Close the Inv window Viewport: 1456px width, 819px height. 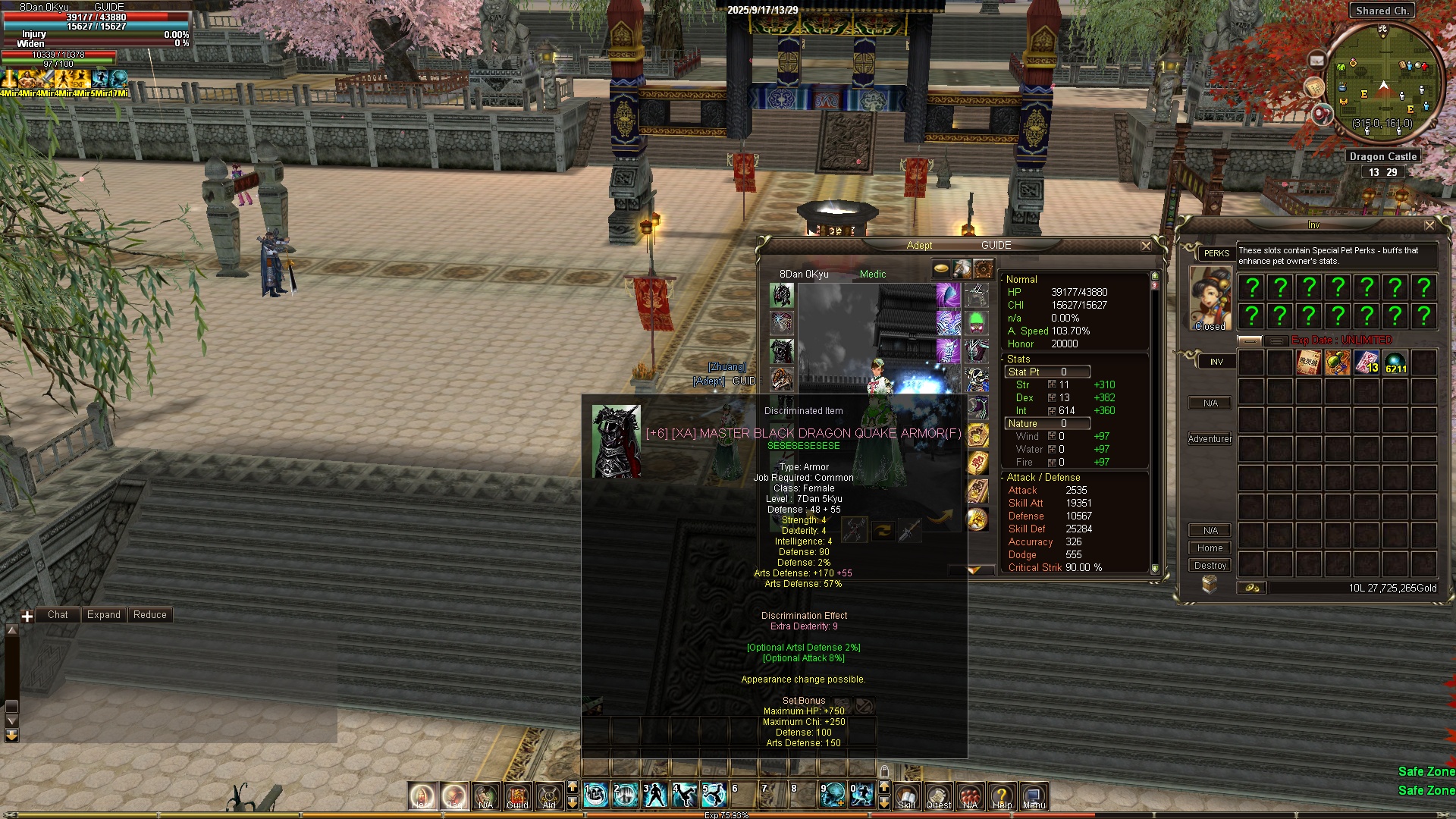(1429, 225)
